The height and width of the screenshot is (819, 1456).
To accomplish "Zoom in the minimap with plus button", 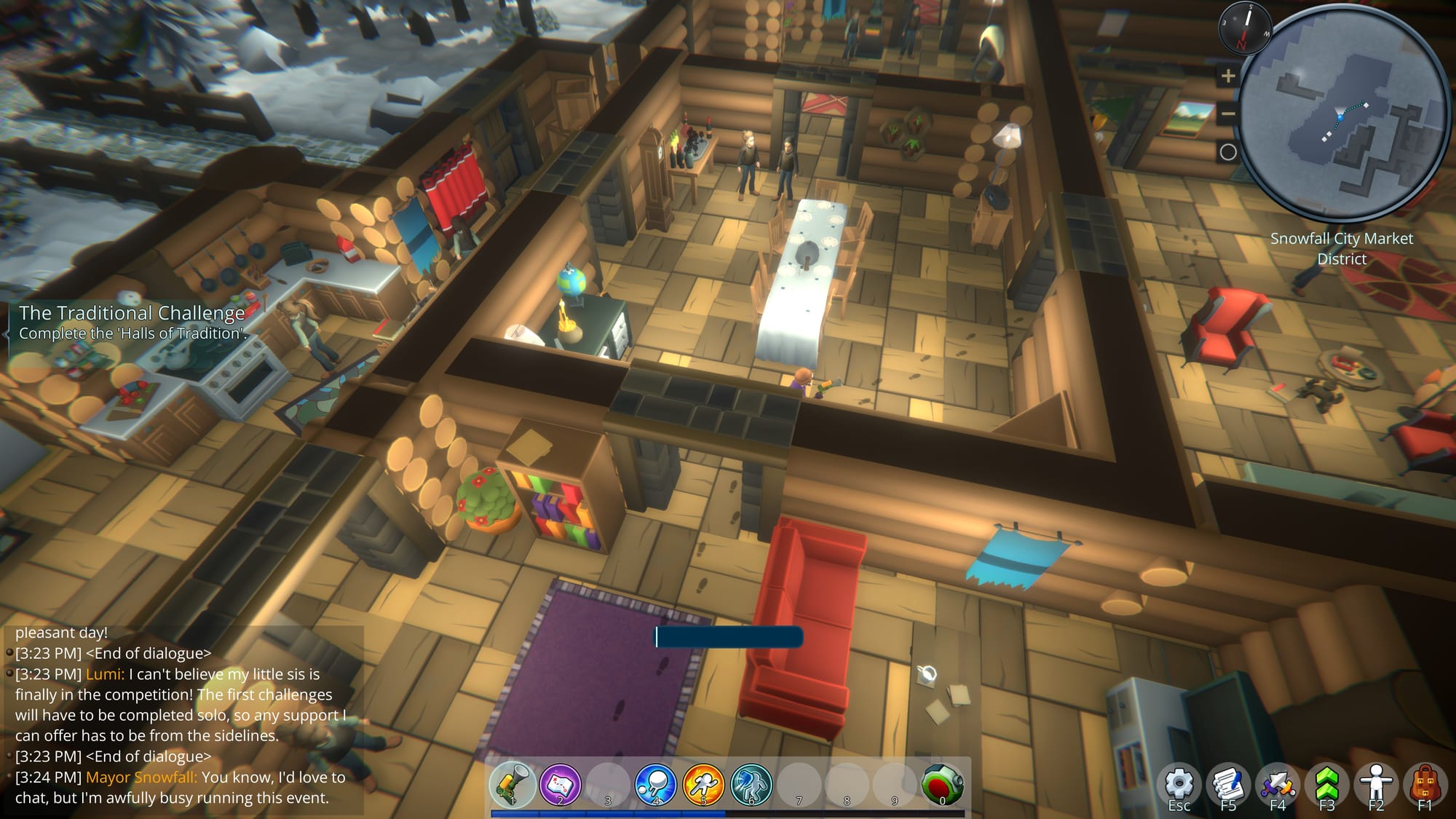I will click(1228, 76).
